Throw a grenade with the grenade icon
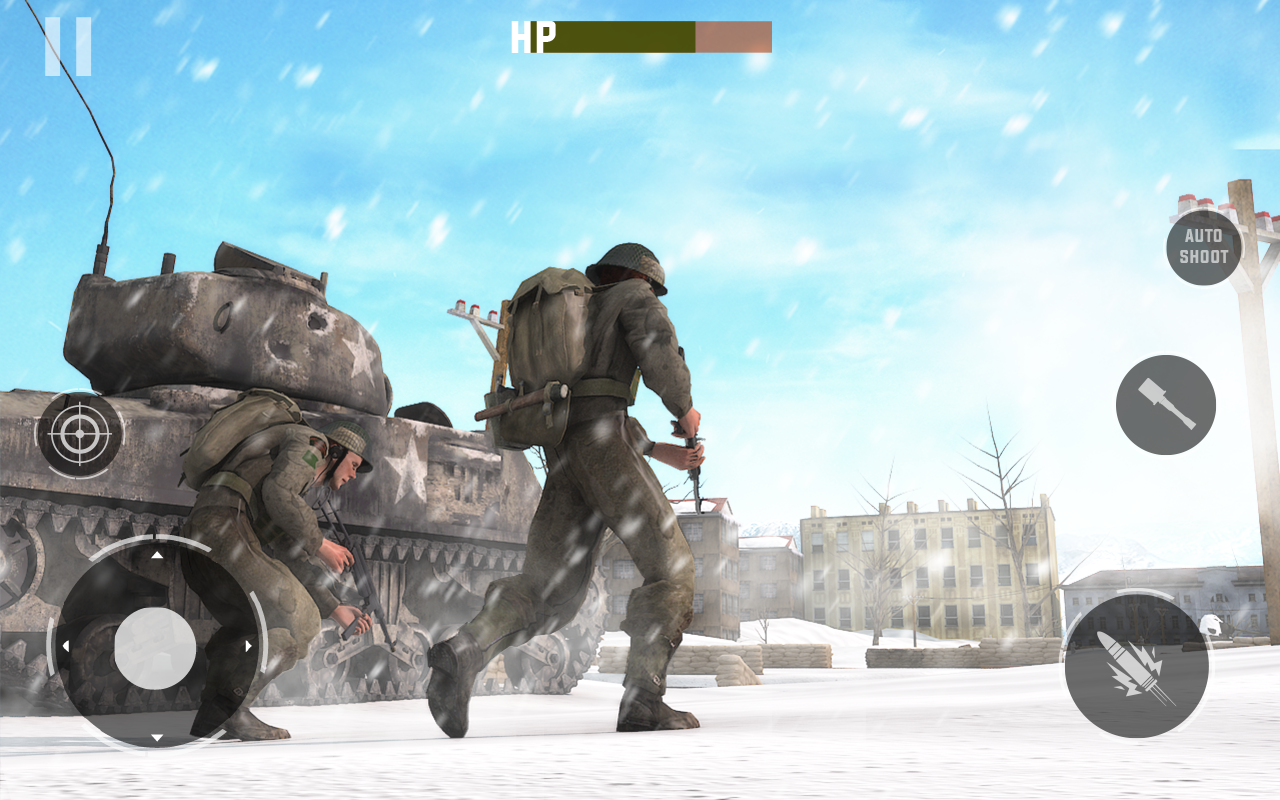Viewport: 1280px width, 800px height. pyautogui.click(x=1166, y=403)
